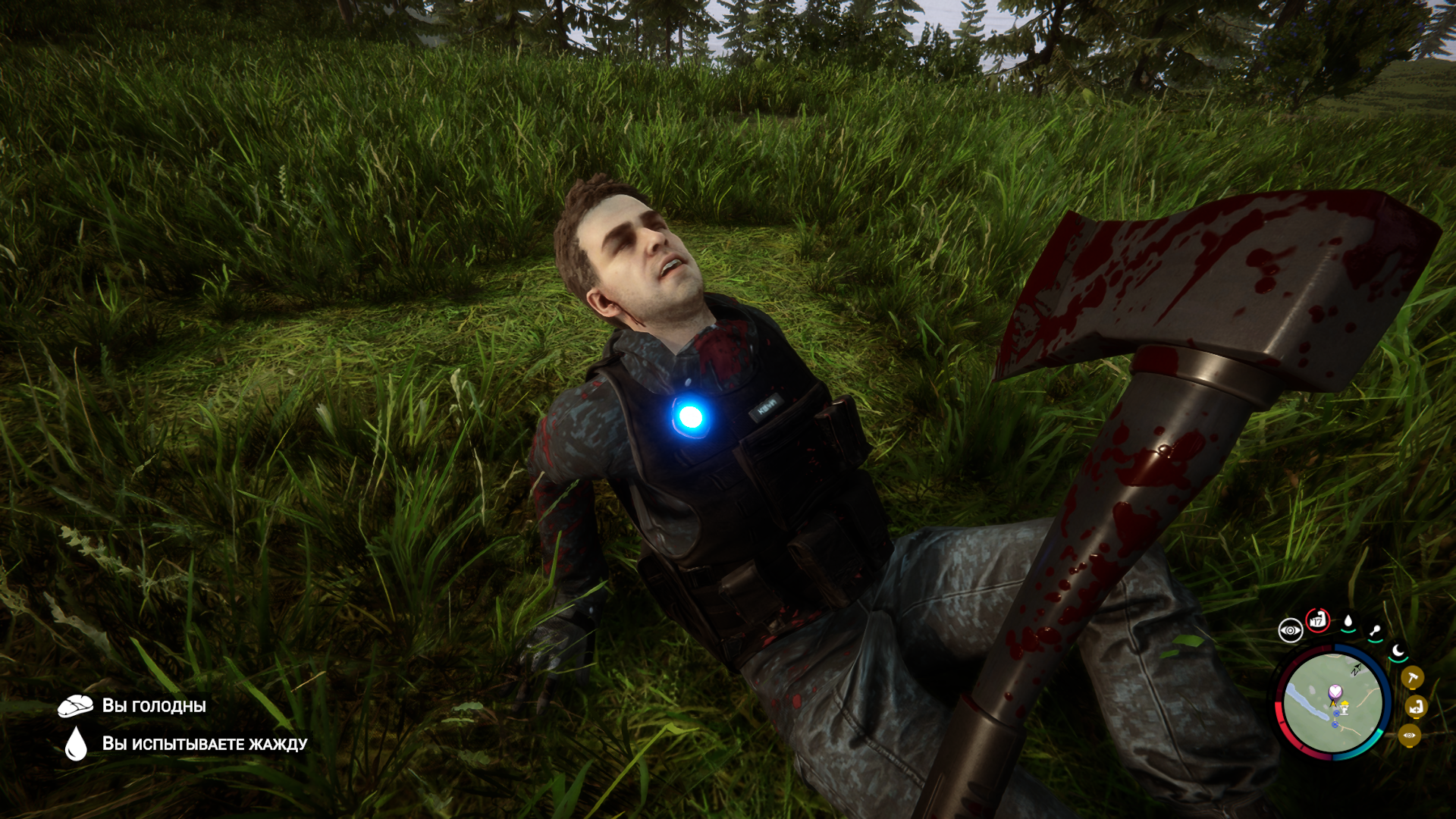Open the circular minimap

point(1332,703)
